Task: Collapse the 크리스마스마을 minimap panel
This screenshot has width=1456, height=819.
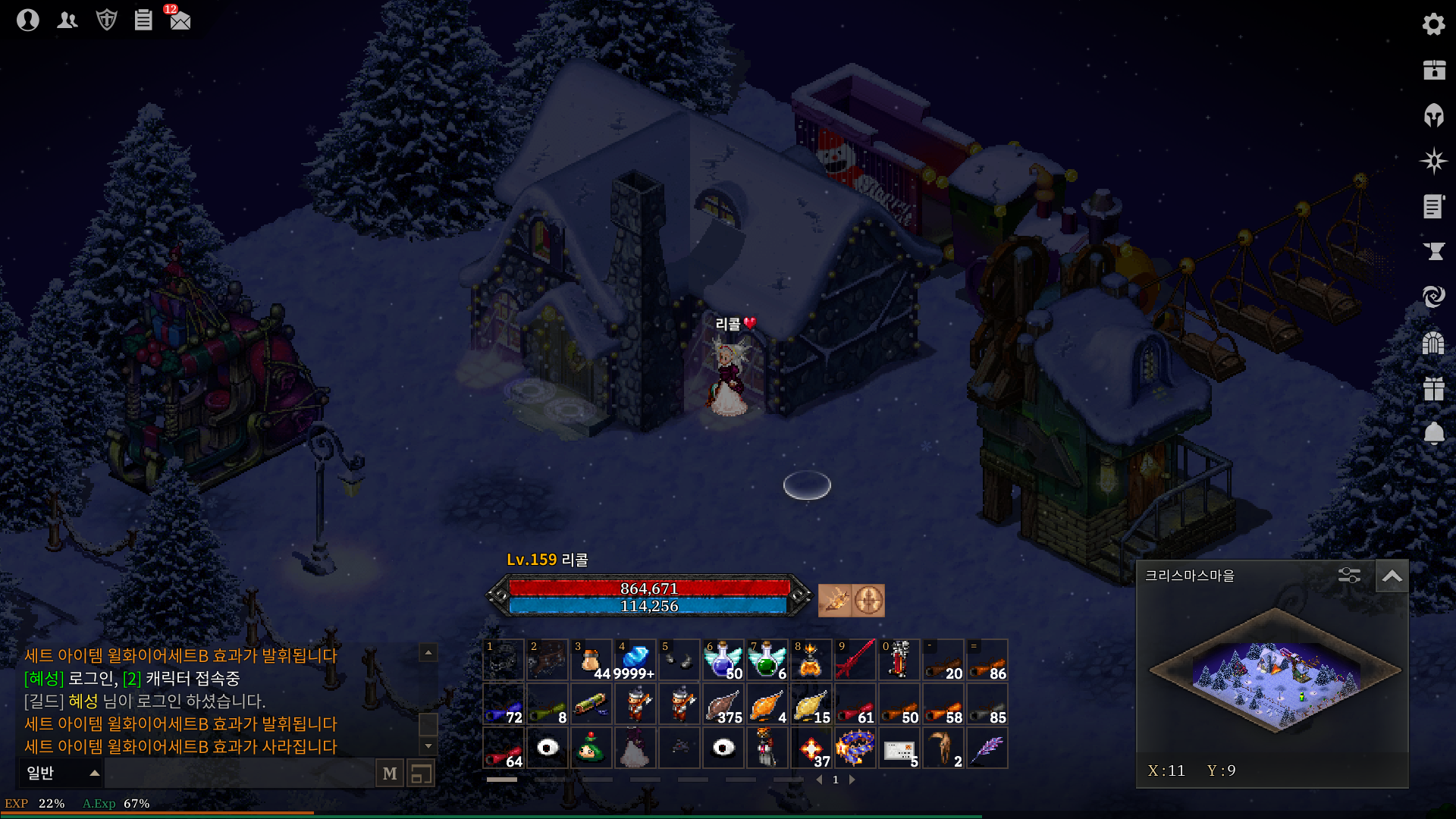Action: click(x=1392, y=576)
